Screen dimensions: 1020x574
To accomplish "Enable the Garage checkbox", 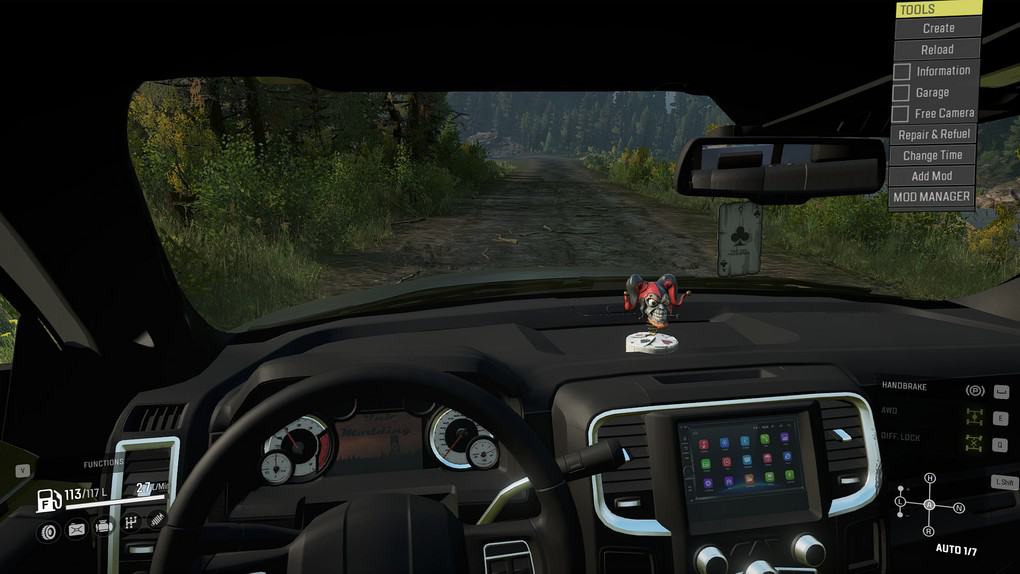I will (902, 93).
